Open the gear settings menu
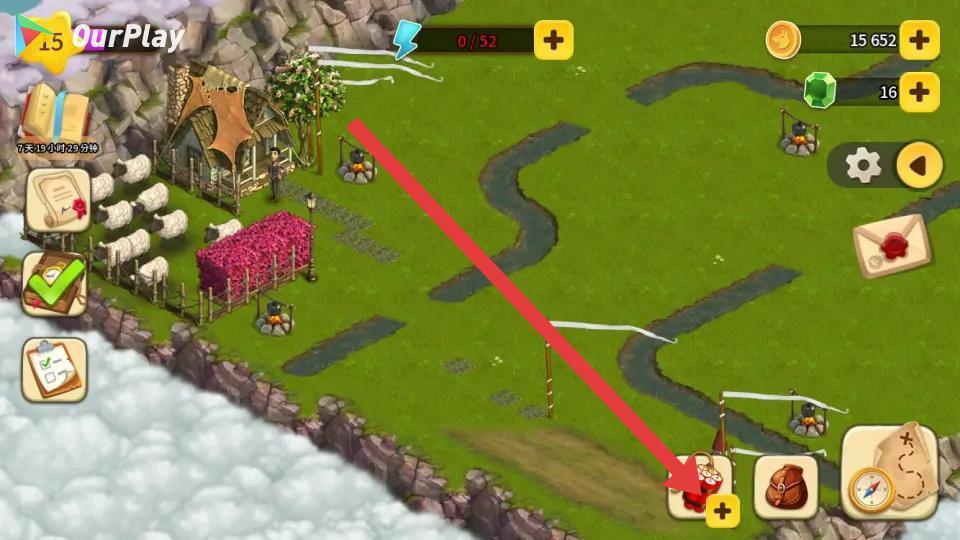This screenshot has width=960, height=540. coord(863,165)
